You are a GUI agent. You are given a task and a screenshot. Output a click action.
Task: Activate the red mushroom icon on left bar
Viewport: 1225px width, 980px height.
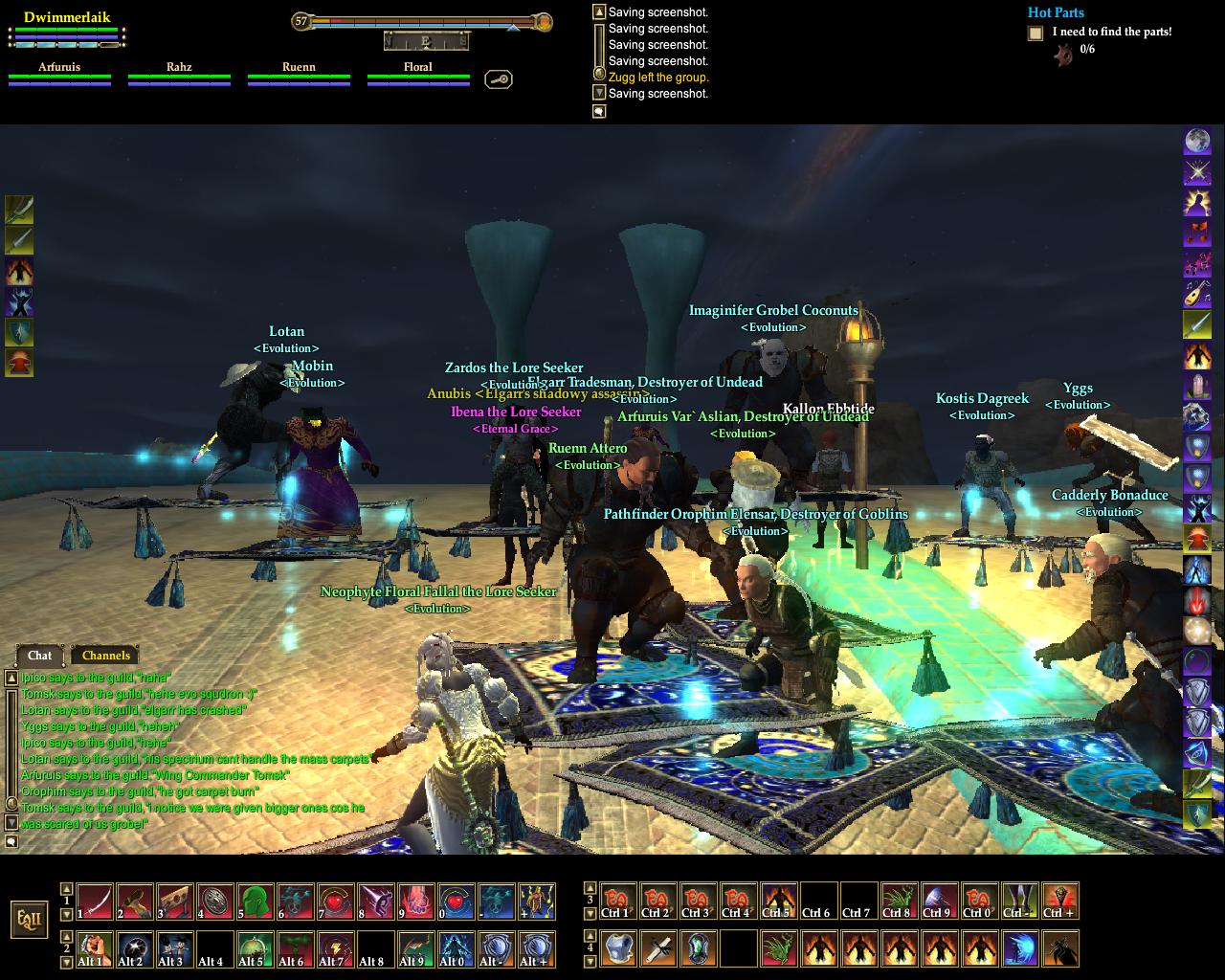[19, 363]
